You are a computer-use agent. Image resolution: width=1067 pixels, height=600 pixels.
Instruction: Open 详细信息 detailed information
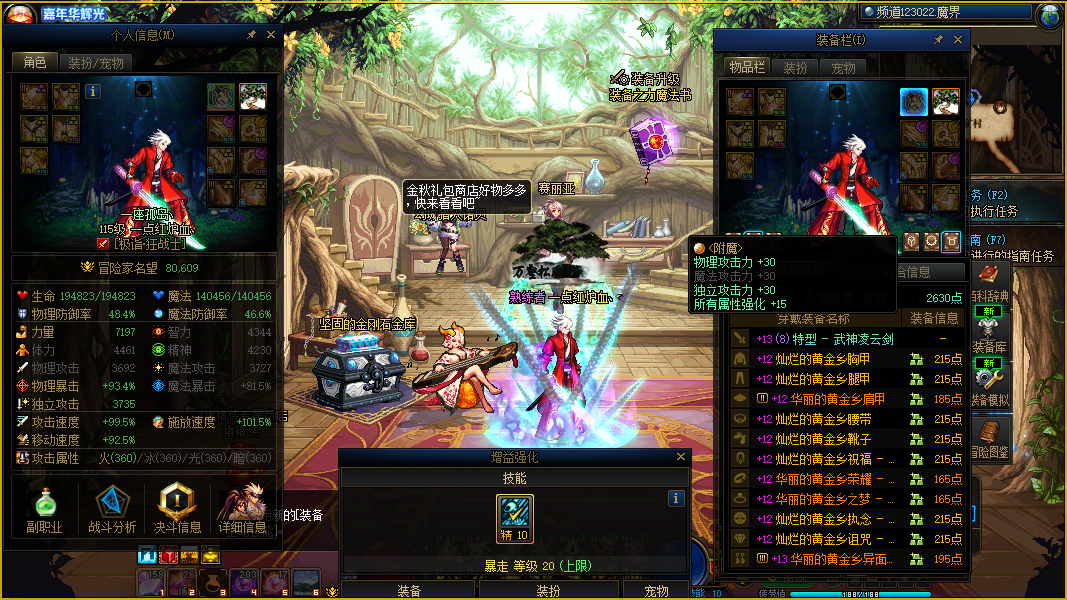click(x=242, y=508)
